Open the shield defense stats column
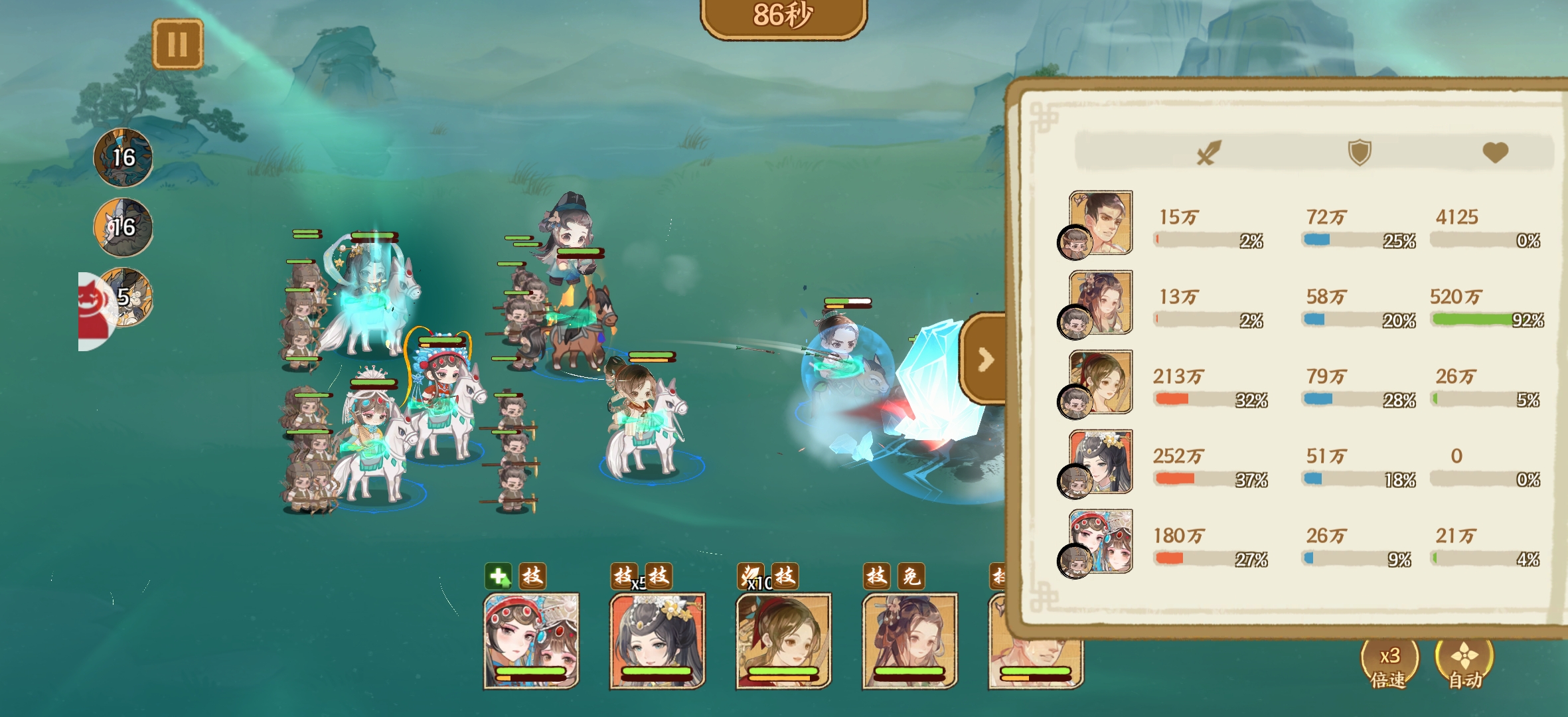Image resolution: width=1568 pixels, height=717 pixels. 1359,153
